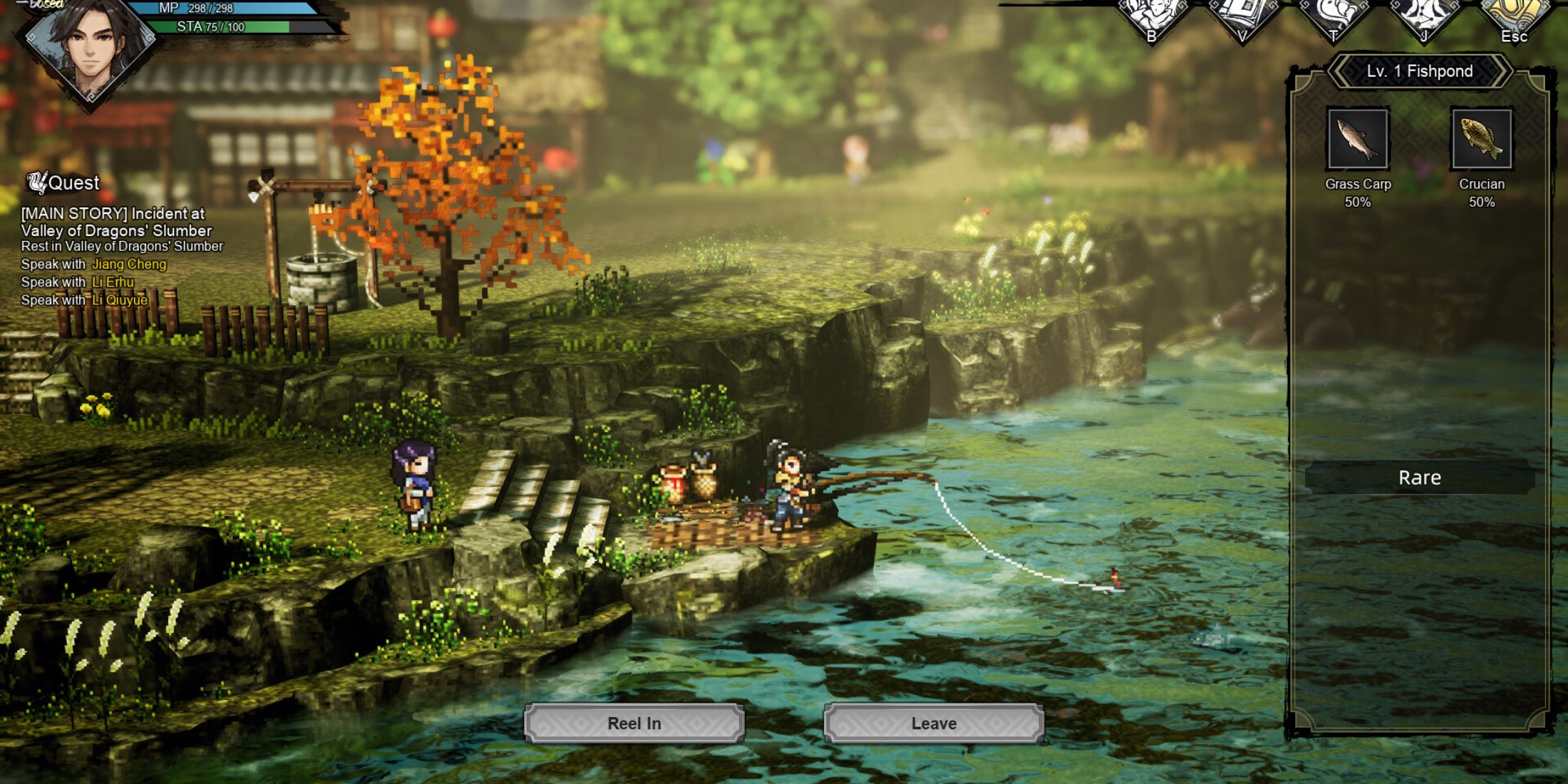Open the inventory with the V diamond icon

(x=1244, y=13)
